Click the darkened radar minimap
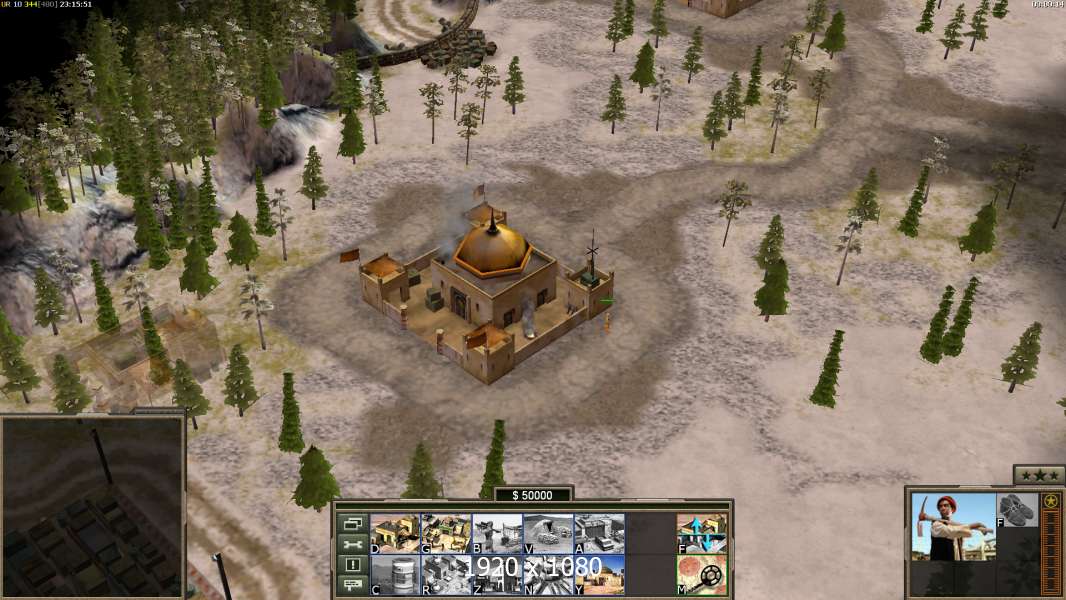This screenshot has width=1066, height=600. 92,505
